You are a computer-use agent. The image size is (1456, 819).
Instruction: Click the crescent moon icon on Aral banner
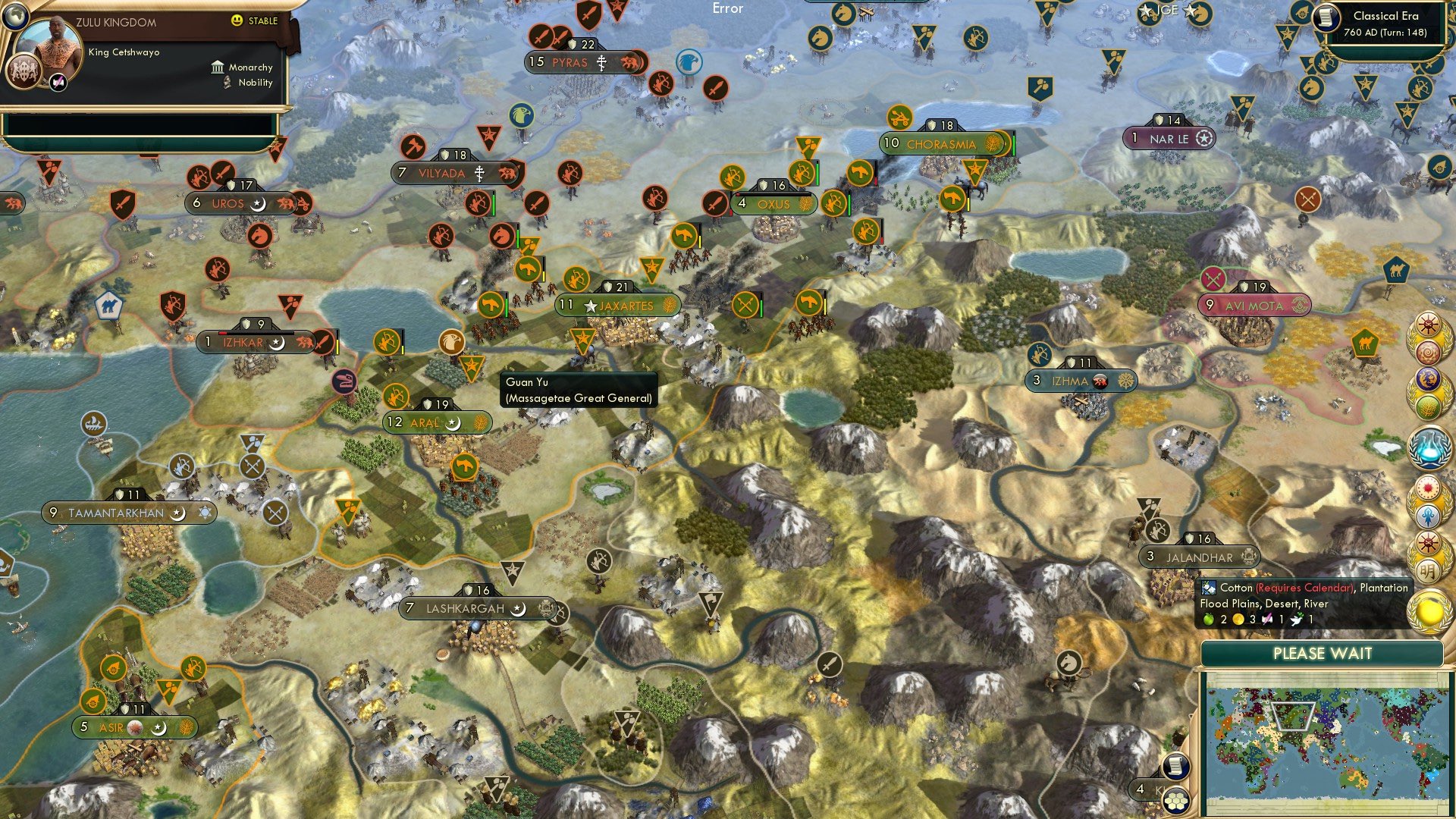click(x=453, y=422)
